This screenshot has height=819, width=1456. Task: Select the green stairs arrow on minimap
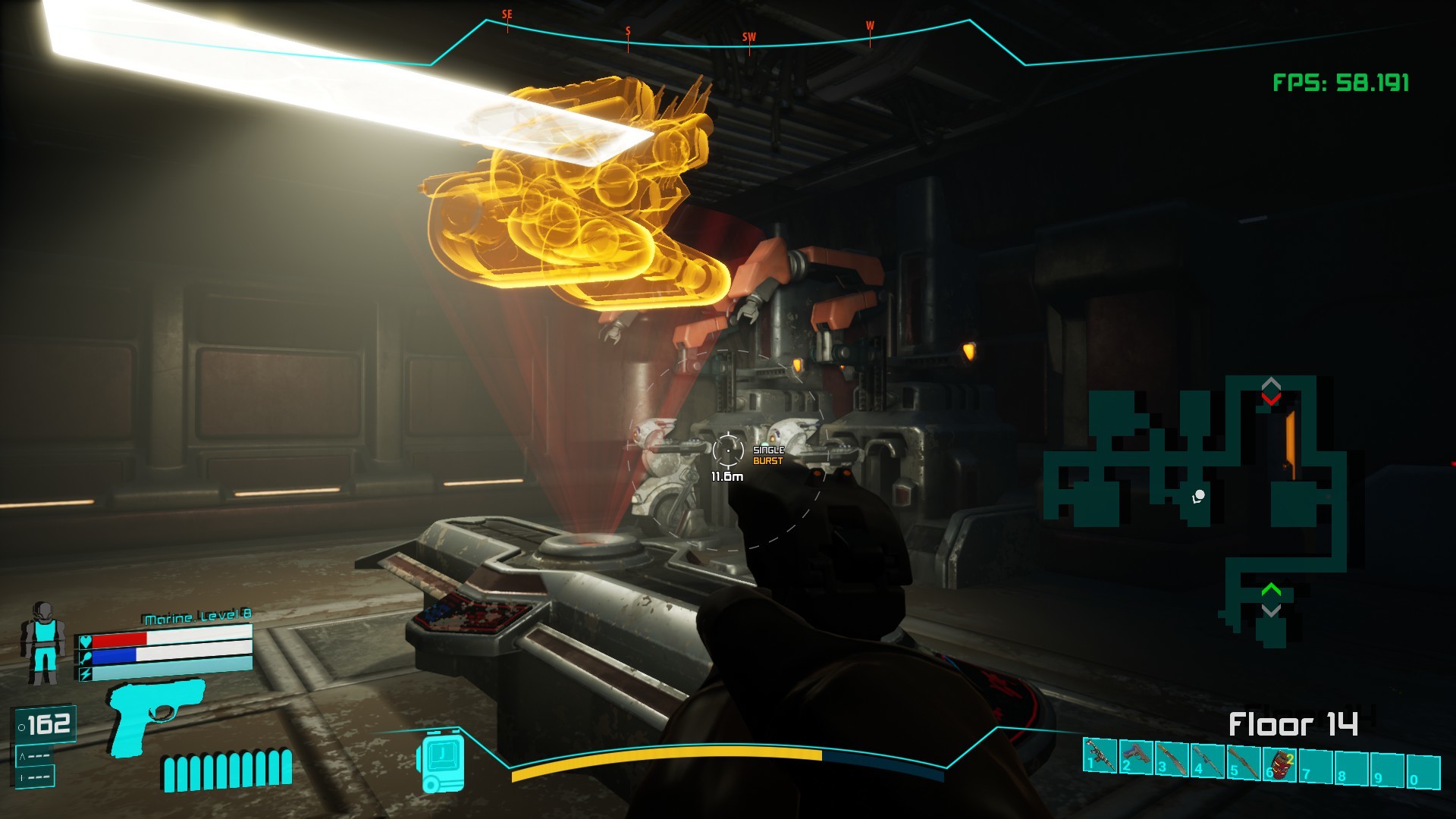1271,589
